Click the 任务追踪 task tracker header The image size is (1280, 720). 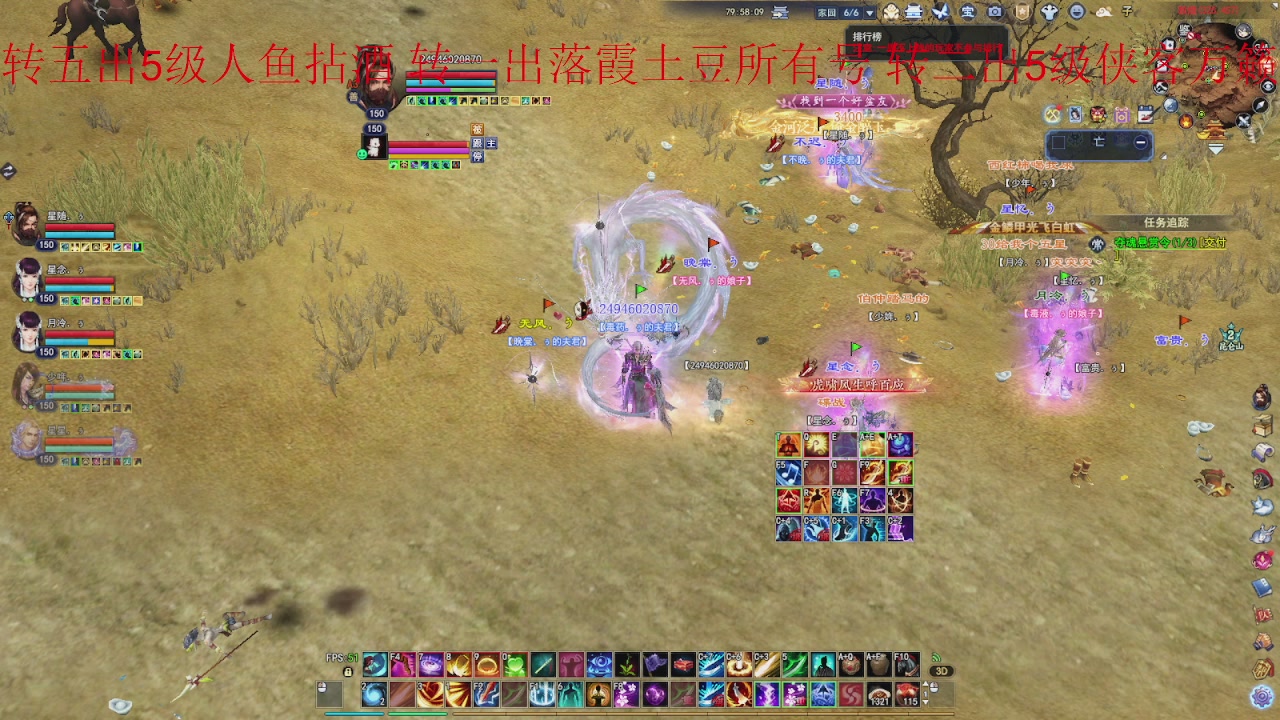1166,222
